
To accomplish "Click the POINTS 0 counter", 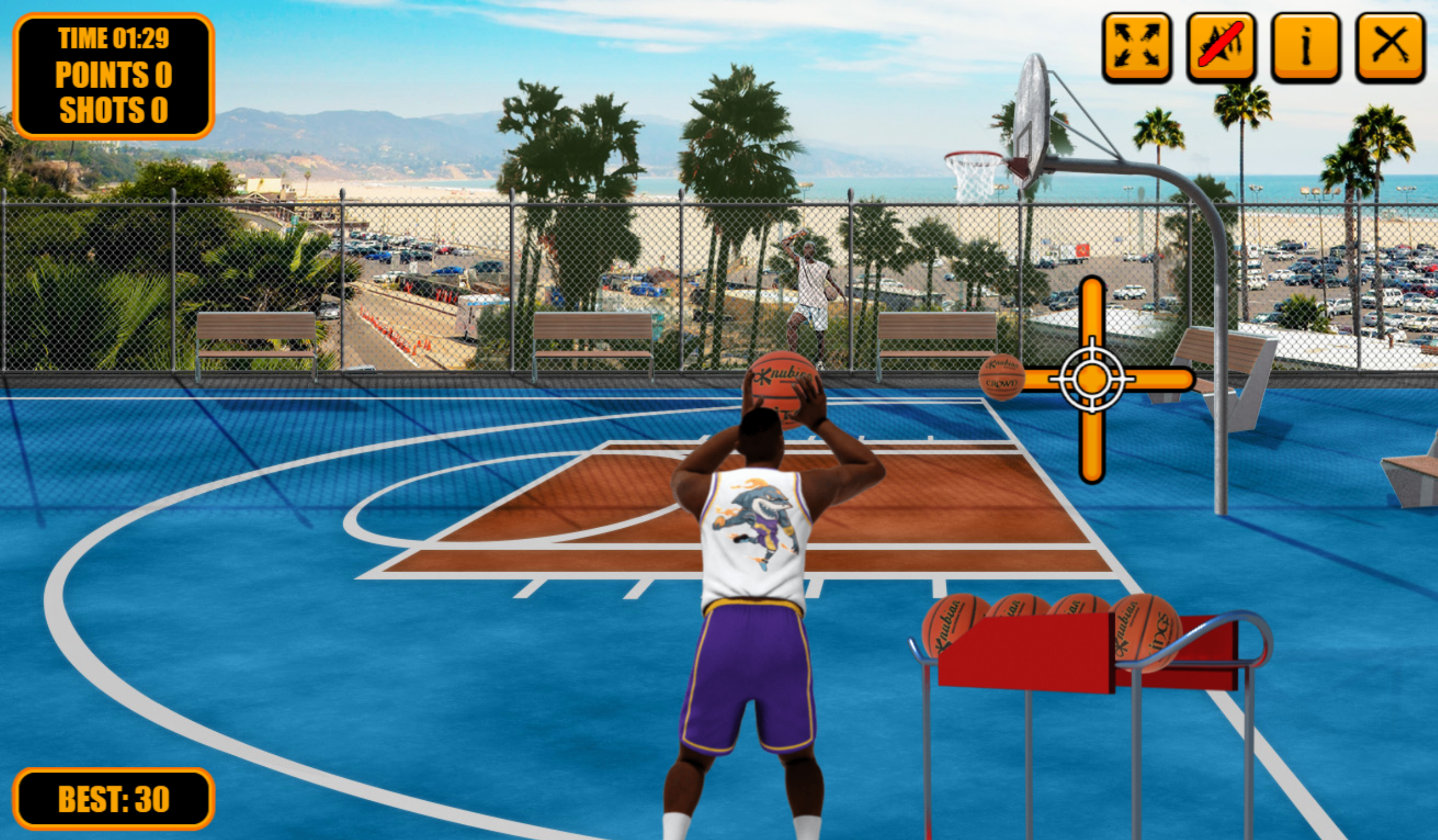I will pyautogui.click(x=113, y=74).
